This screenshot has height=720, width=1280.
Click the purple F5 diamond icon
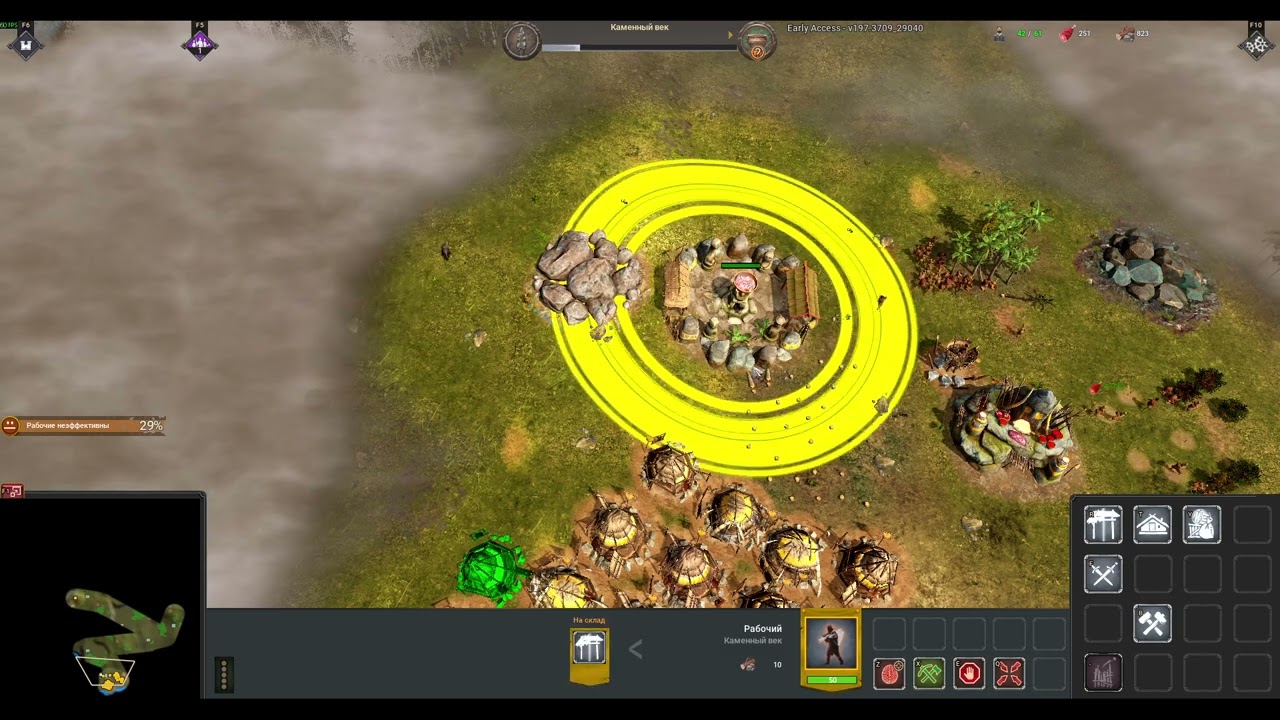point(200,45)
